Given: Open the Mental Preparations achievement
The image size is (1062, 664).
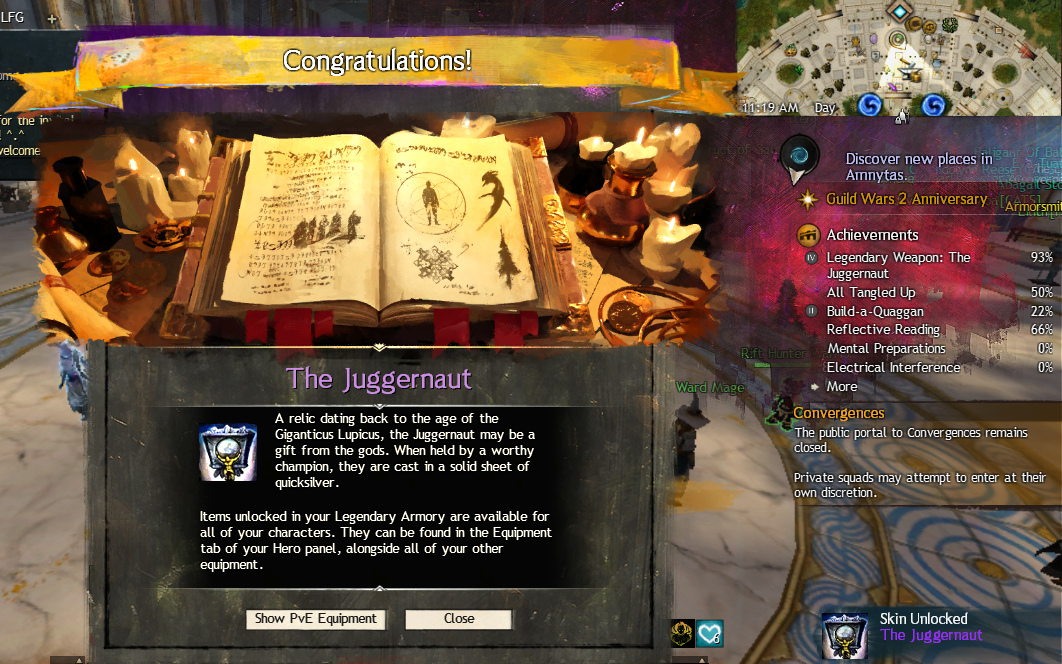Looking at the screenshot, I should pos(886,349).
